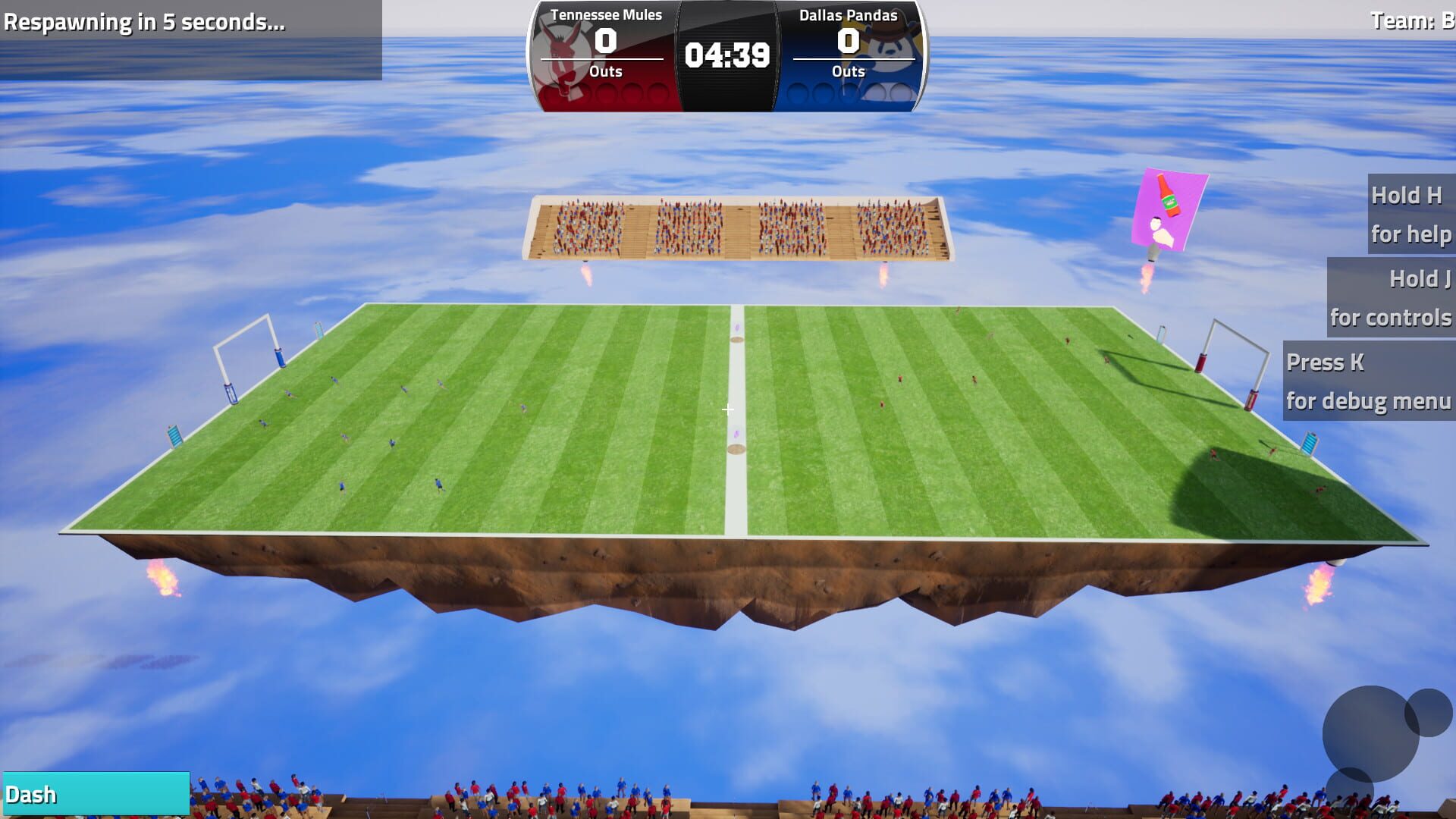Toggle the first Outs pip under Dallas Pandas
Image resolution: width=1456 pixels, height=819 pixels.
[797, 93]
